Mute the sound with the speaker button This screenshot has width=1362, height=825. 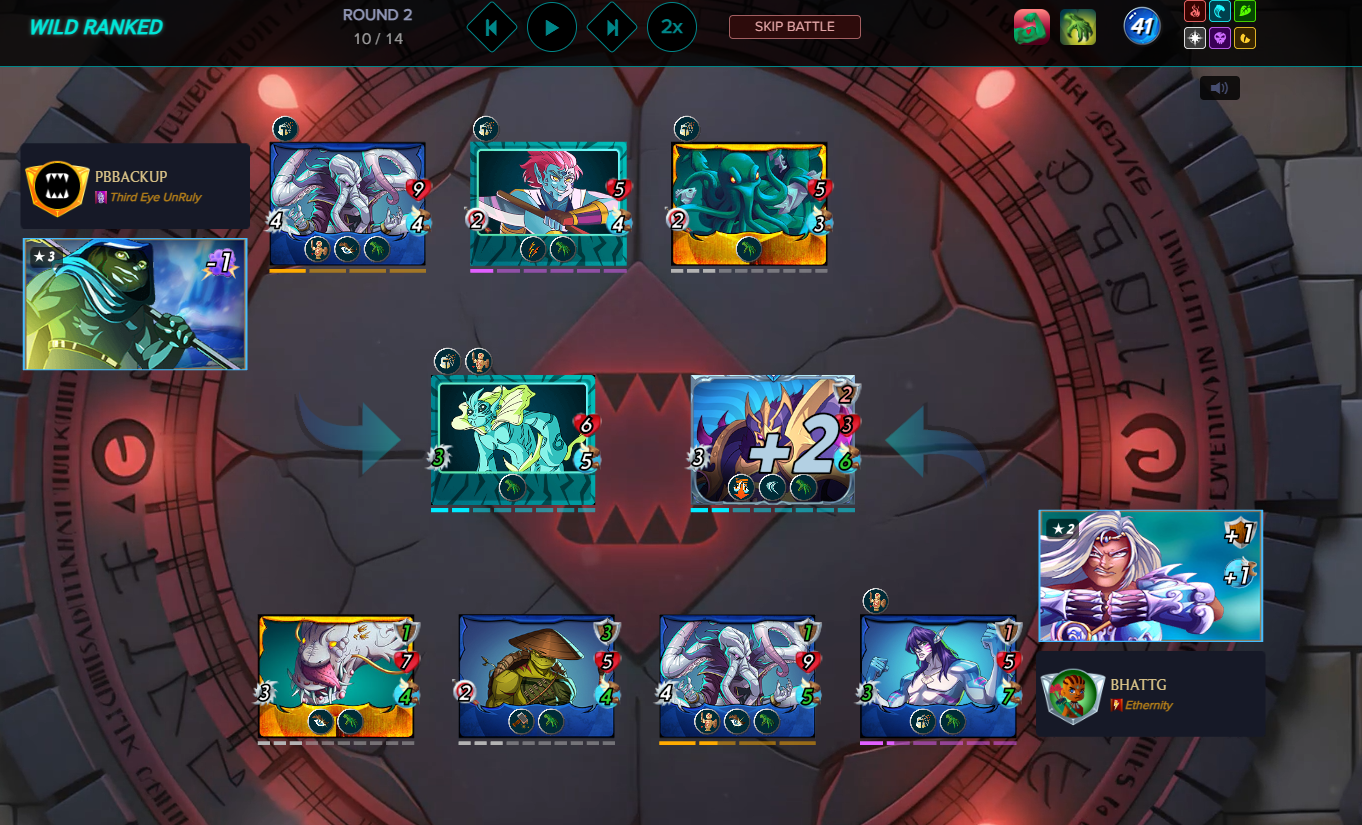1219,88
